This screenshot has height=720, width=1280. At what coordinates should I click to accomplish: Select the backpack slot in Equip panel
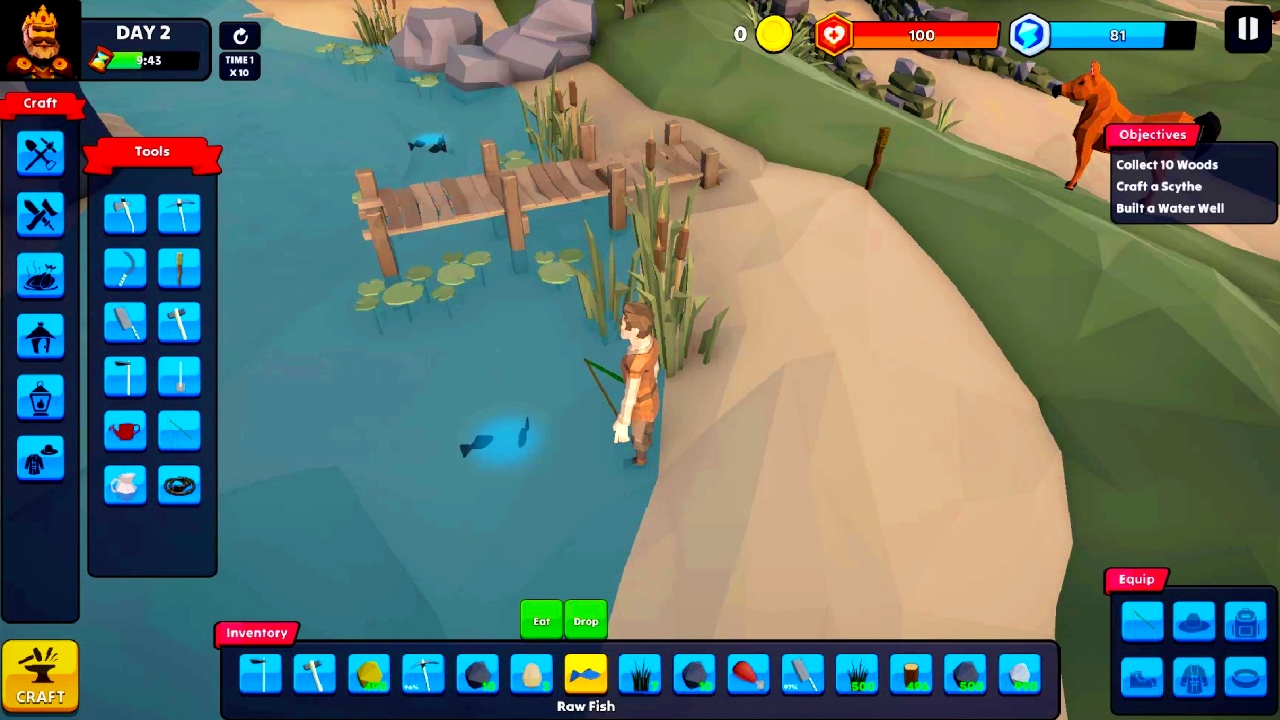point(1244,621)
